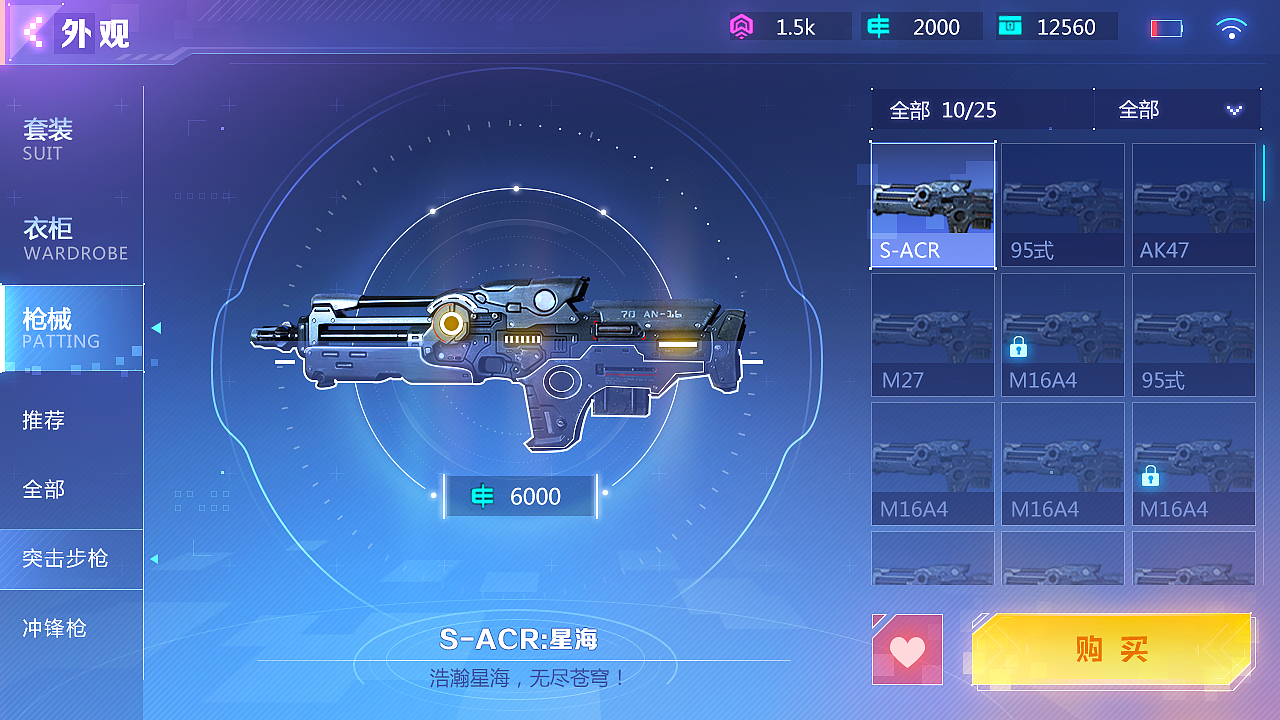Go back using the 外观 back arrow

(x=35, y=33)
